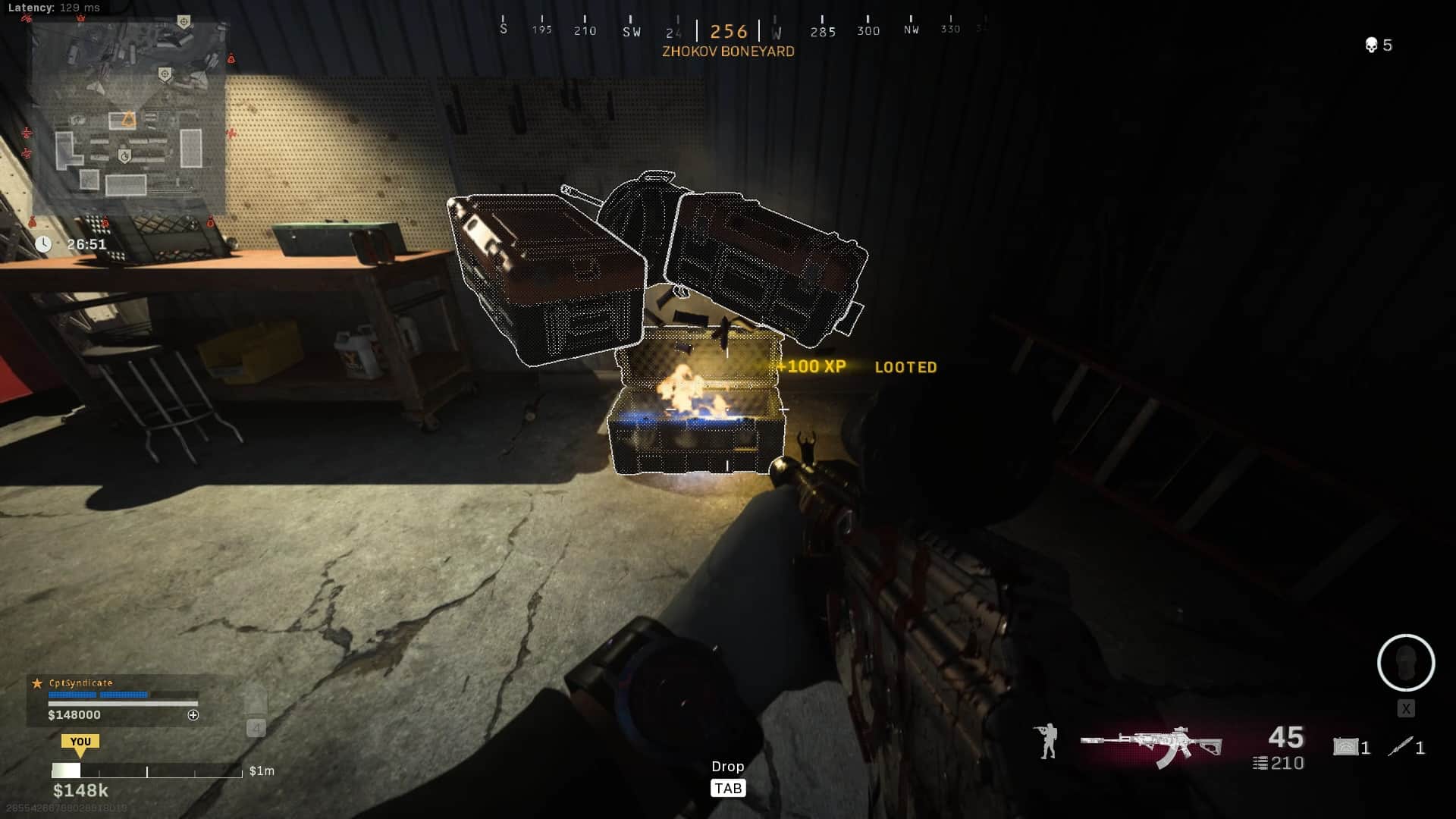Image resolution: width=1456 pixels, height=819 pixels.
Task: Click the circled plus next to $148000
Action: coord(193,714)
